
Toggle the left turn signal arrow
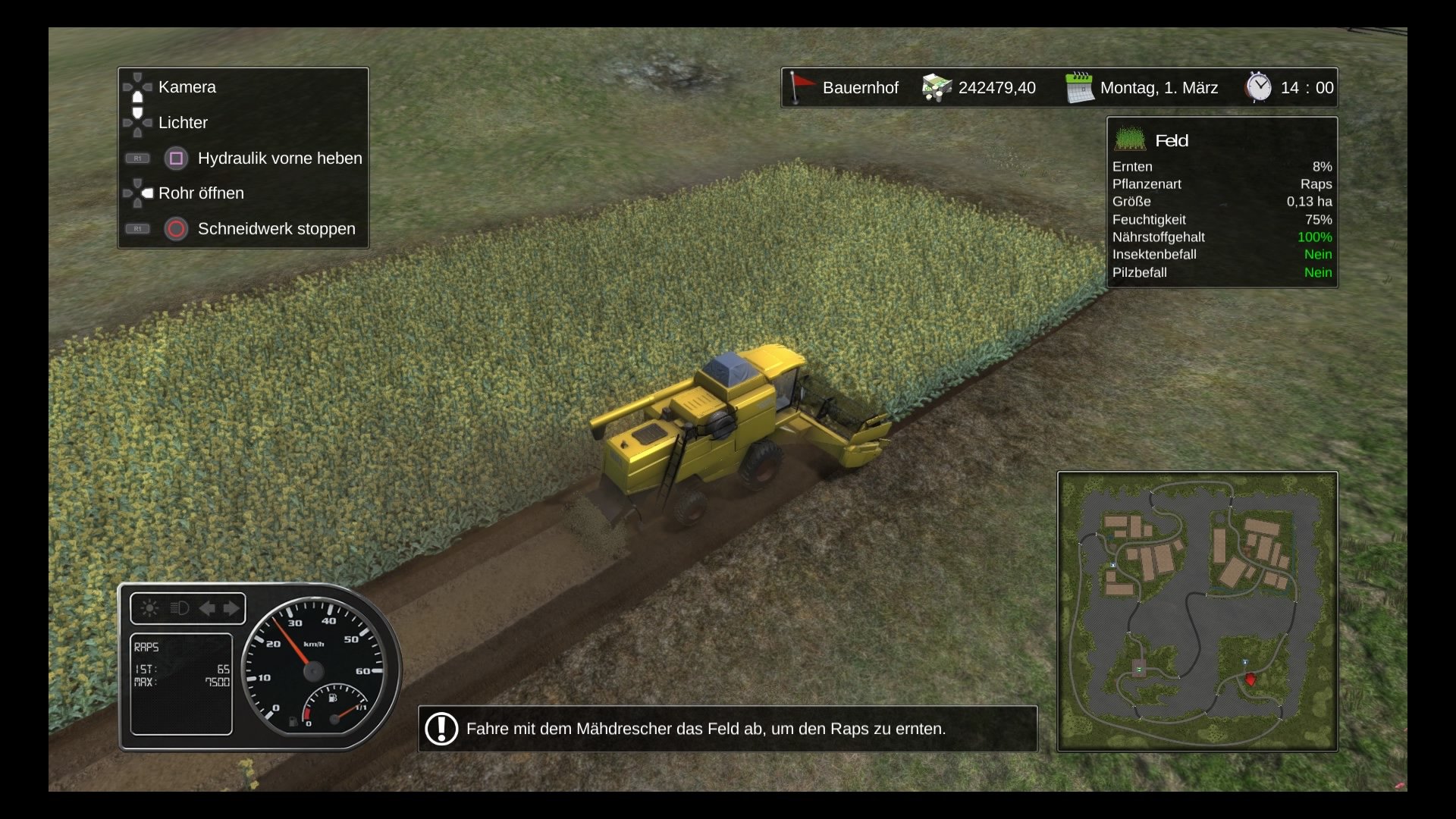pos(206,608)
